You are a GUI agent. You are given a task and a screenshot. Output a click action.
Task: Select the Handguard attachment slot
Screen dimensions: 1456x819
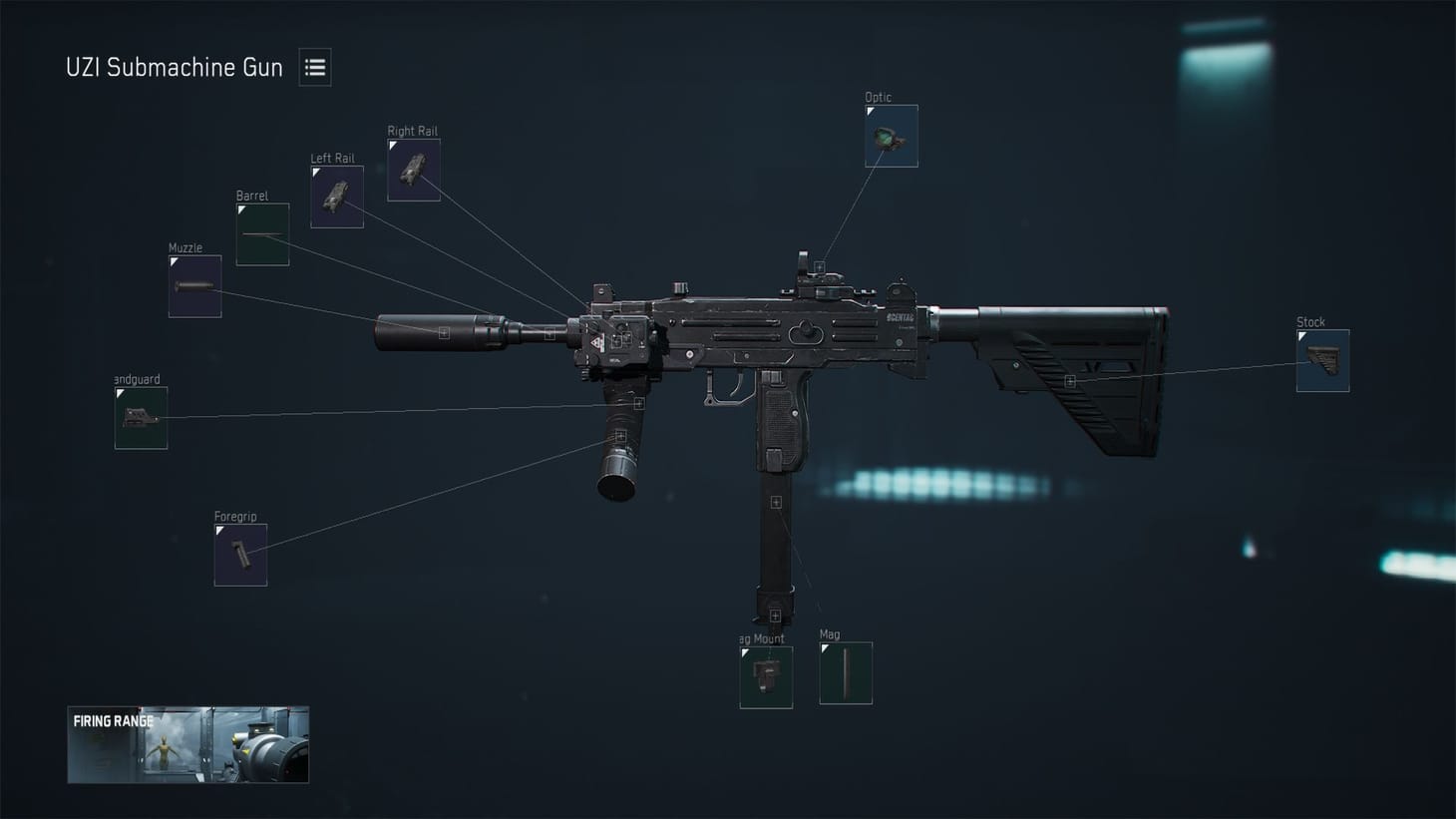(140, 416)
